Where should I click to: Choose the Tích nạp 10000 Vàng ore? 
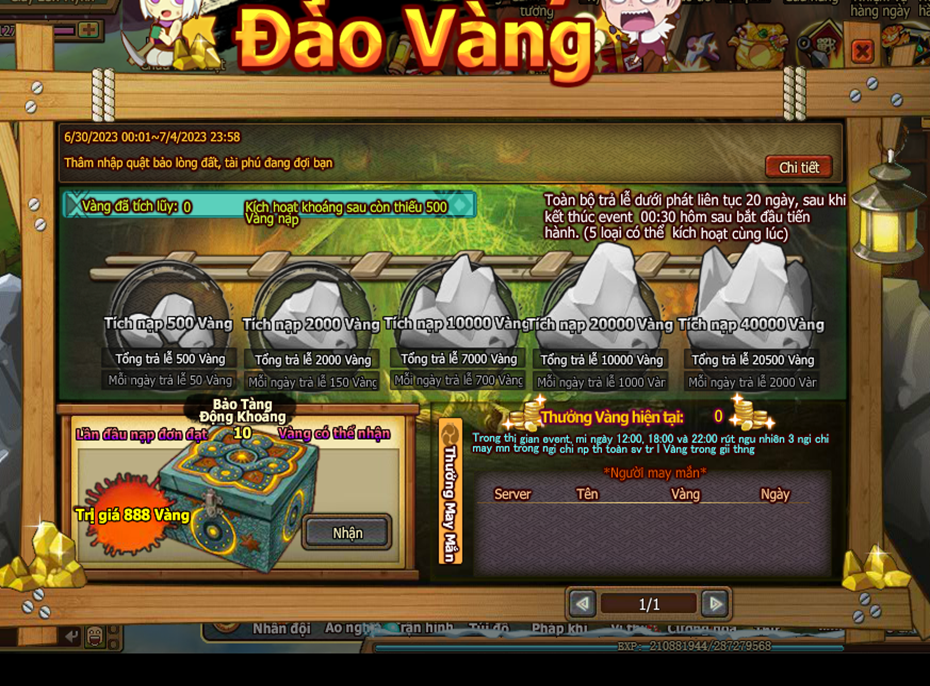click(x=458, y=295)
